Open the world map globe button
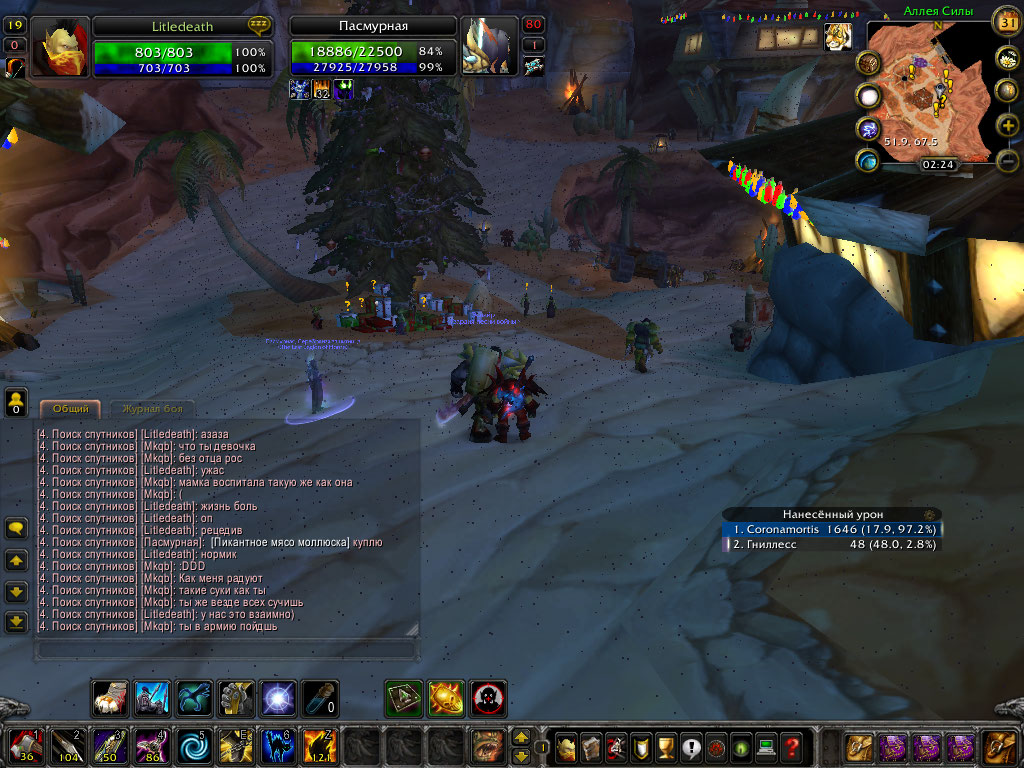 (x=1008, y=90)
